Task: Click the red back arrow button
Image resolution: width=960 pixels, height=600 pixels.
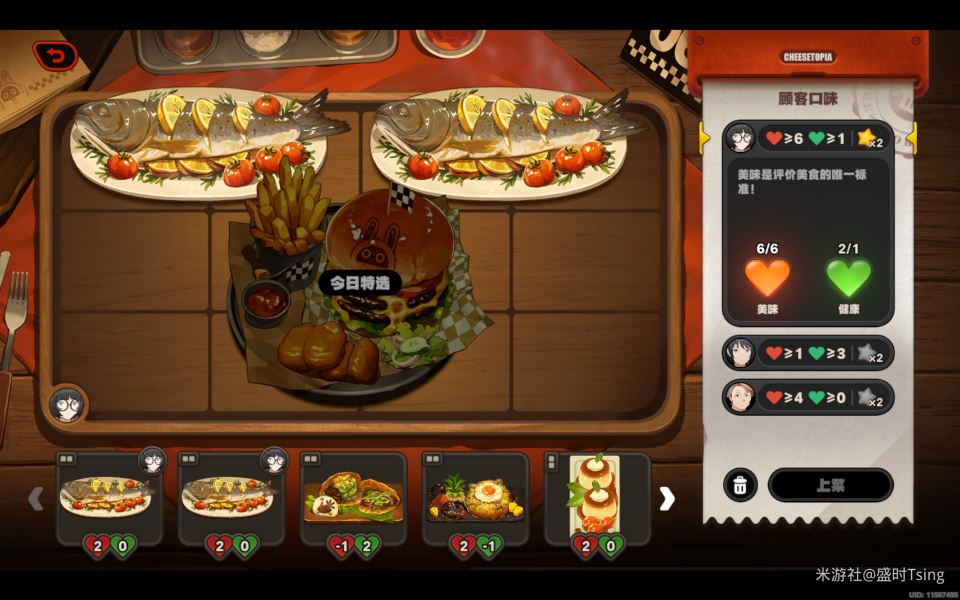Action: (x=55, y=56)
